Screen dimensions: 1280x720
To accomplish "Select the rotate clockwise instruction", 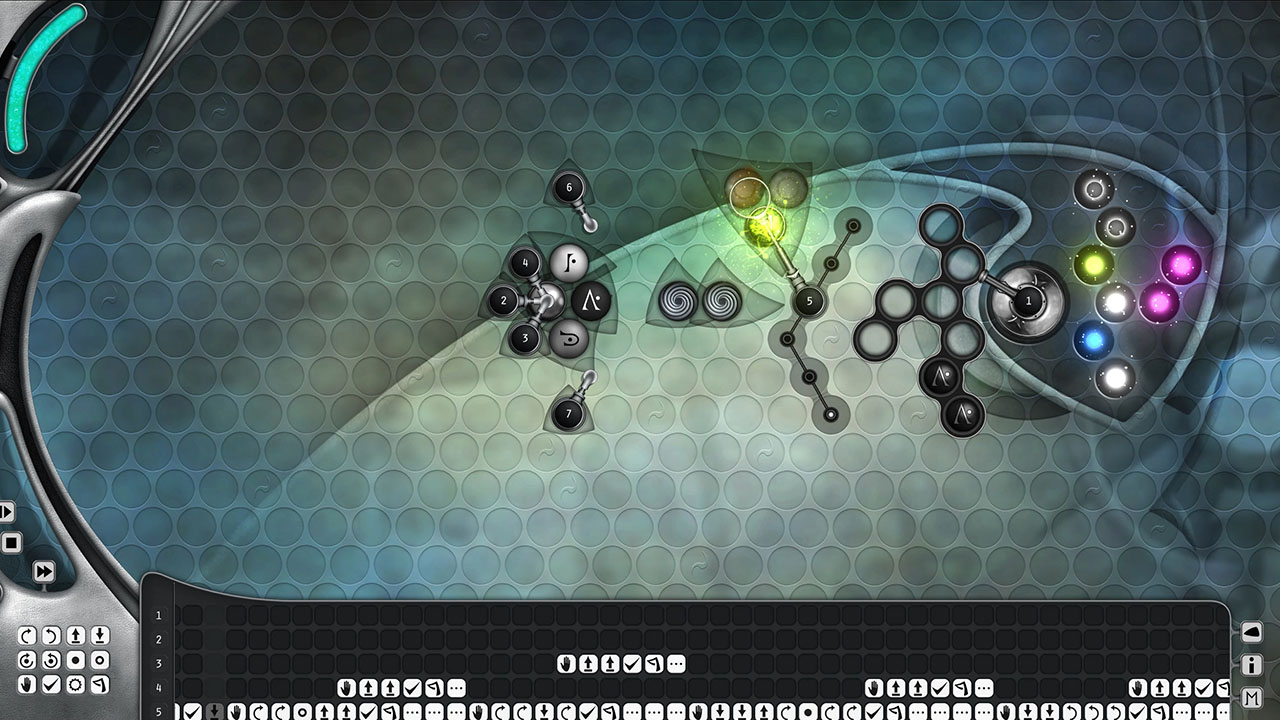I will pos(28,634).
